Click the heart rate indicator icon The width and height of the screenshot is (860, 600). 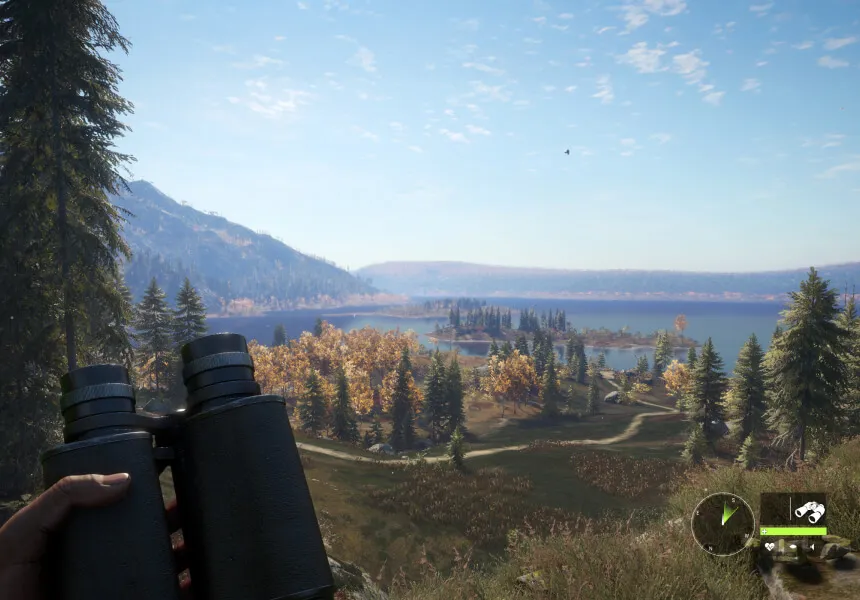tap(770, 547)
